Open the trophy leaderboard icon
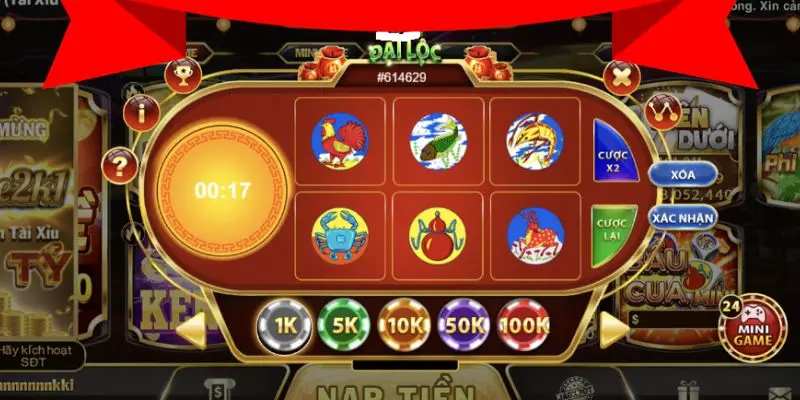The image size is (800, 400). tap(183, 74)
